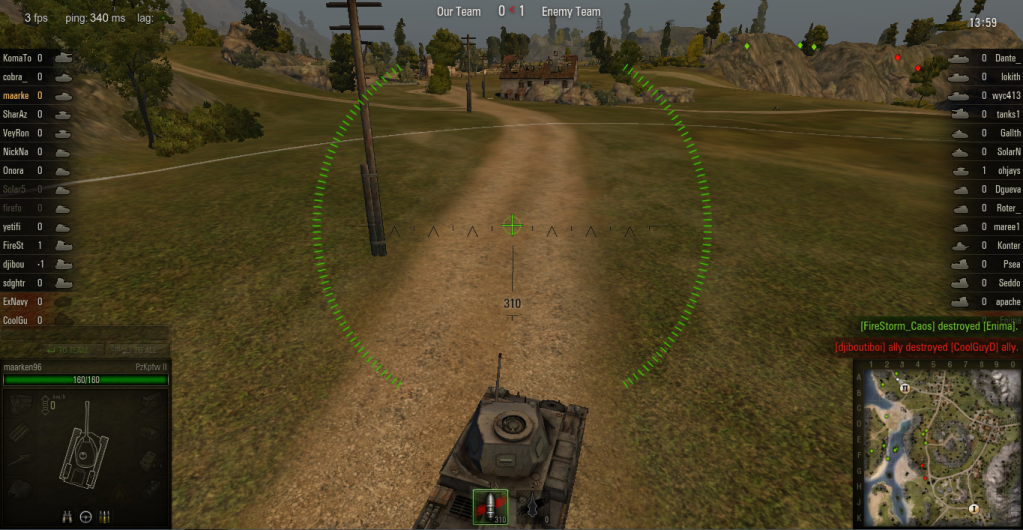Image resolution: width=1023 pixels, height=530 pixels.
Task: Select ally yetifi in the team list
Action: pos(15,227)
